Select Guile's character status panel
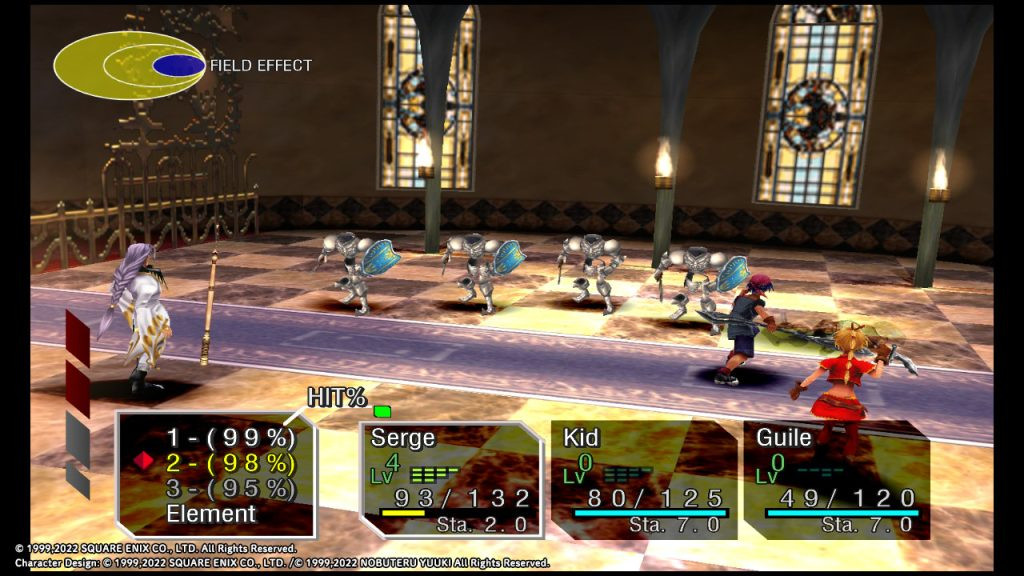This screenshot has height=576, width=1024. (836, 480)
